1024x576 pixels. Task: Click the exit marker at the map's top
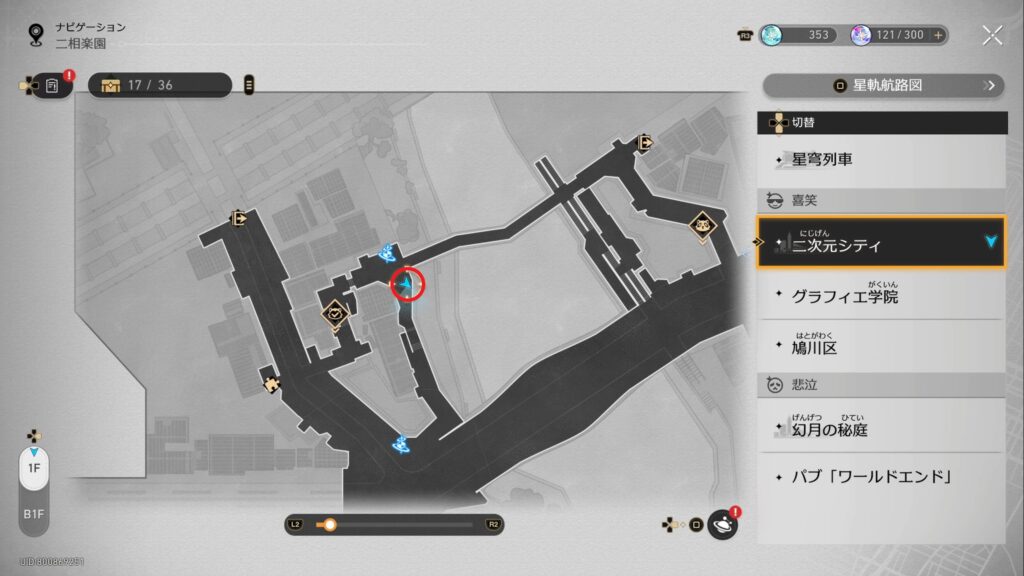(646, 143)
